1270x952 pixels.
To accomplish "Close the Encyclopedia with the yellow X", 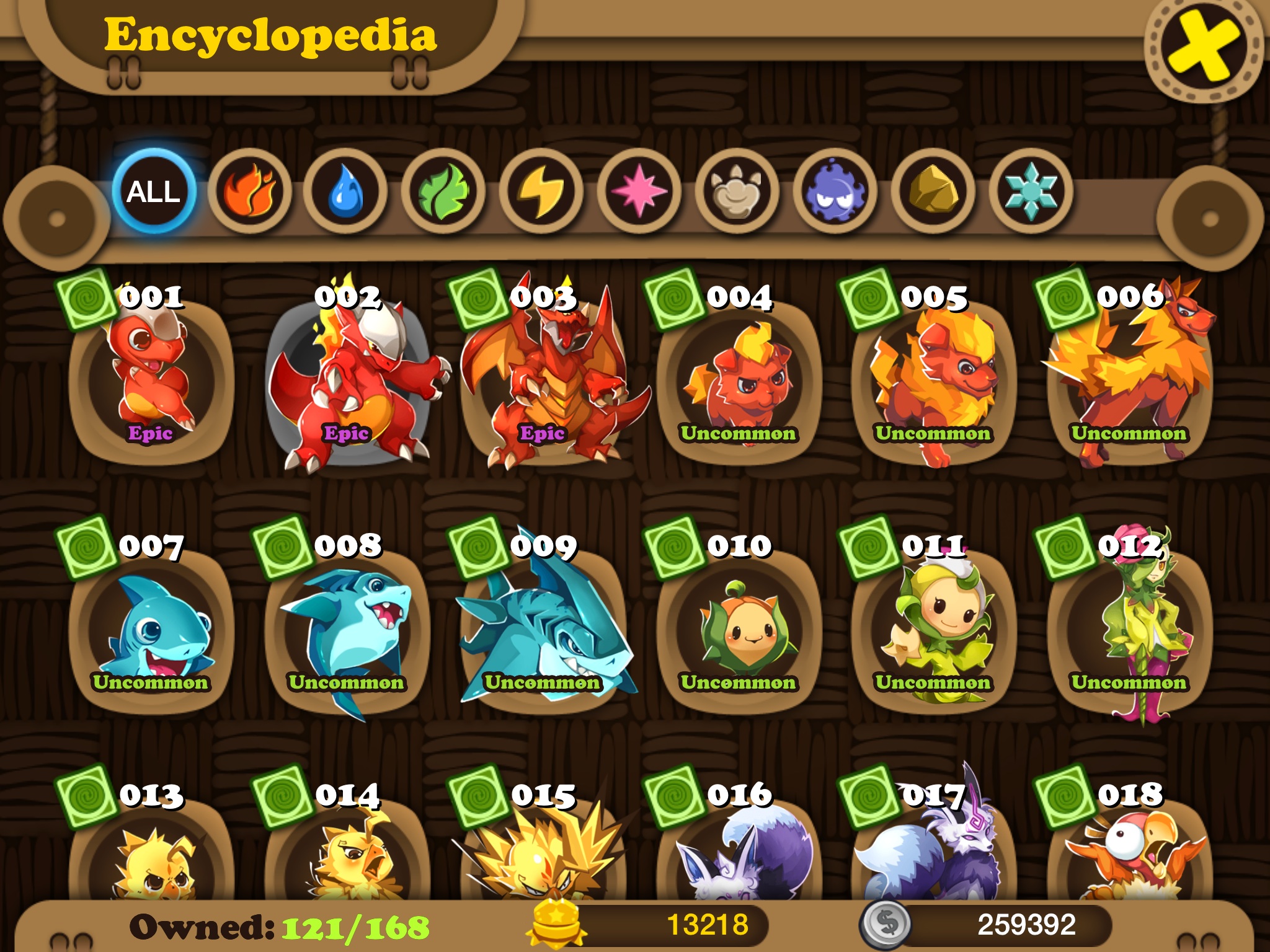I will pos(1202,48).
